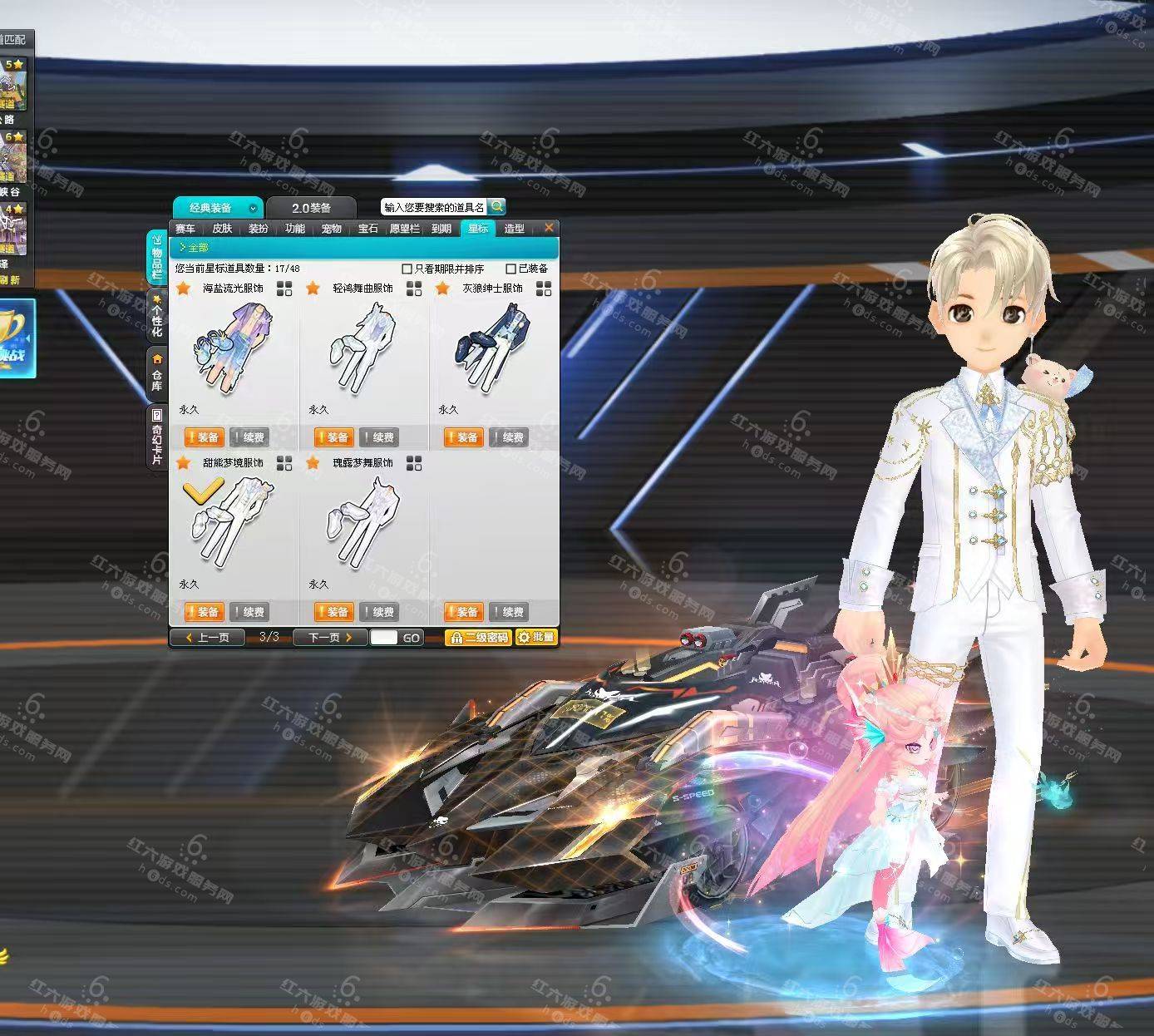
Task: Tick the 已装备 filter checkbox
Action: tap(511, 269)
